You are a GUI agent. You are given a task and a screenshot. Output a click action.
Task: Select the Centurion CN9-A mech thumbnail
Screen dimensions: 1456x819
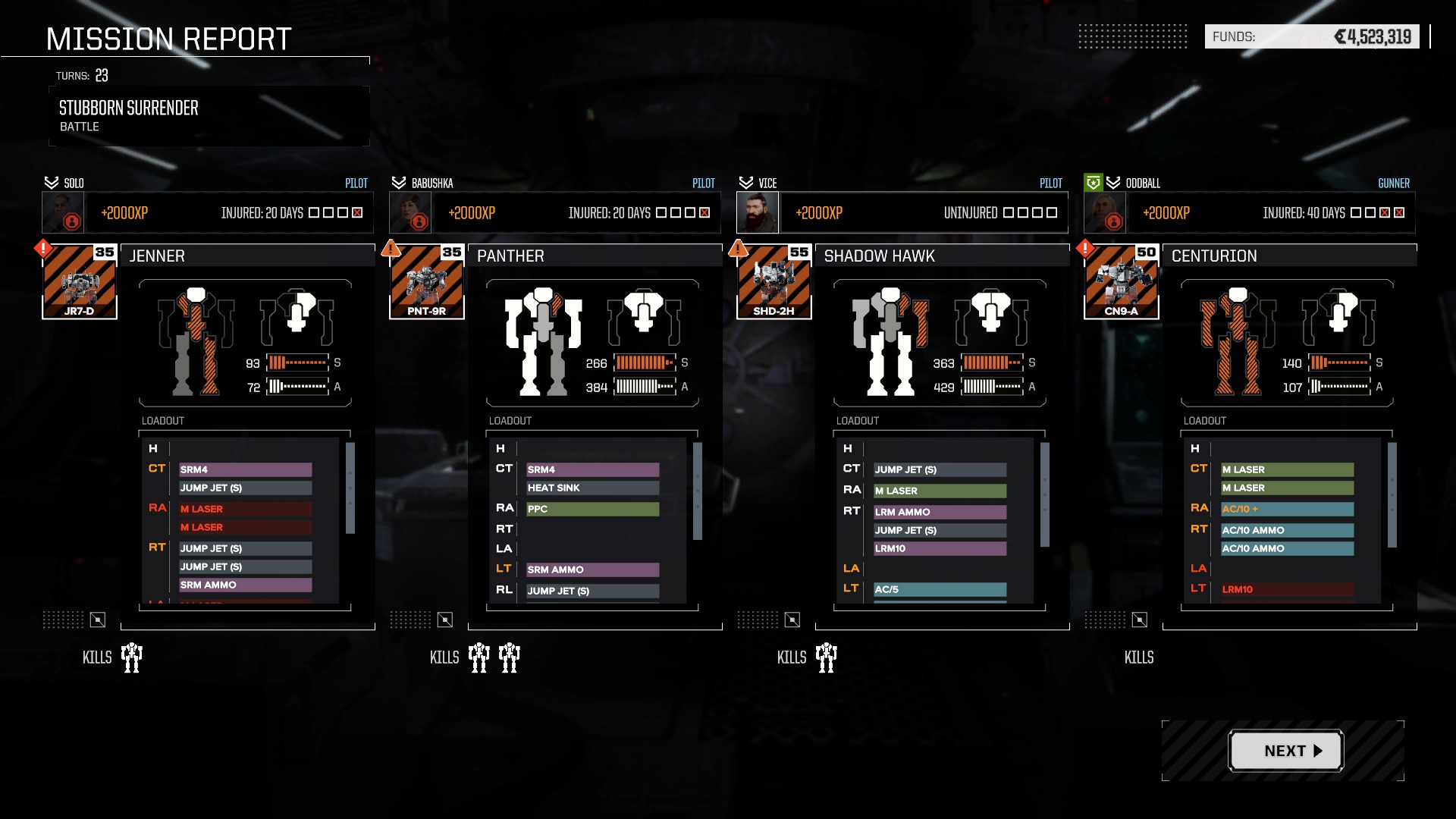[x=1122, y=281]
